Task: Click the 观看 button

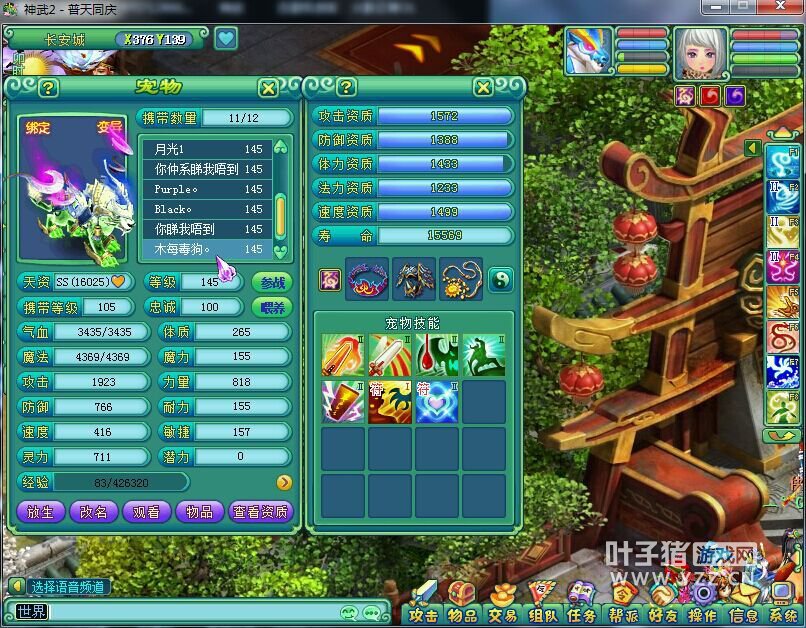Action: coord(146,511)
